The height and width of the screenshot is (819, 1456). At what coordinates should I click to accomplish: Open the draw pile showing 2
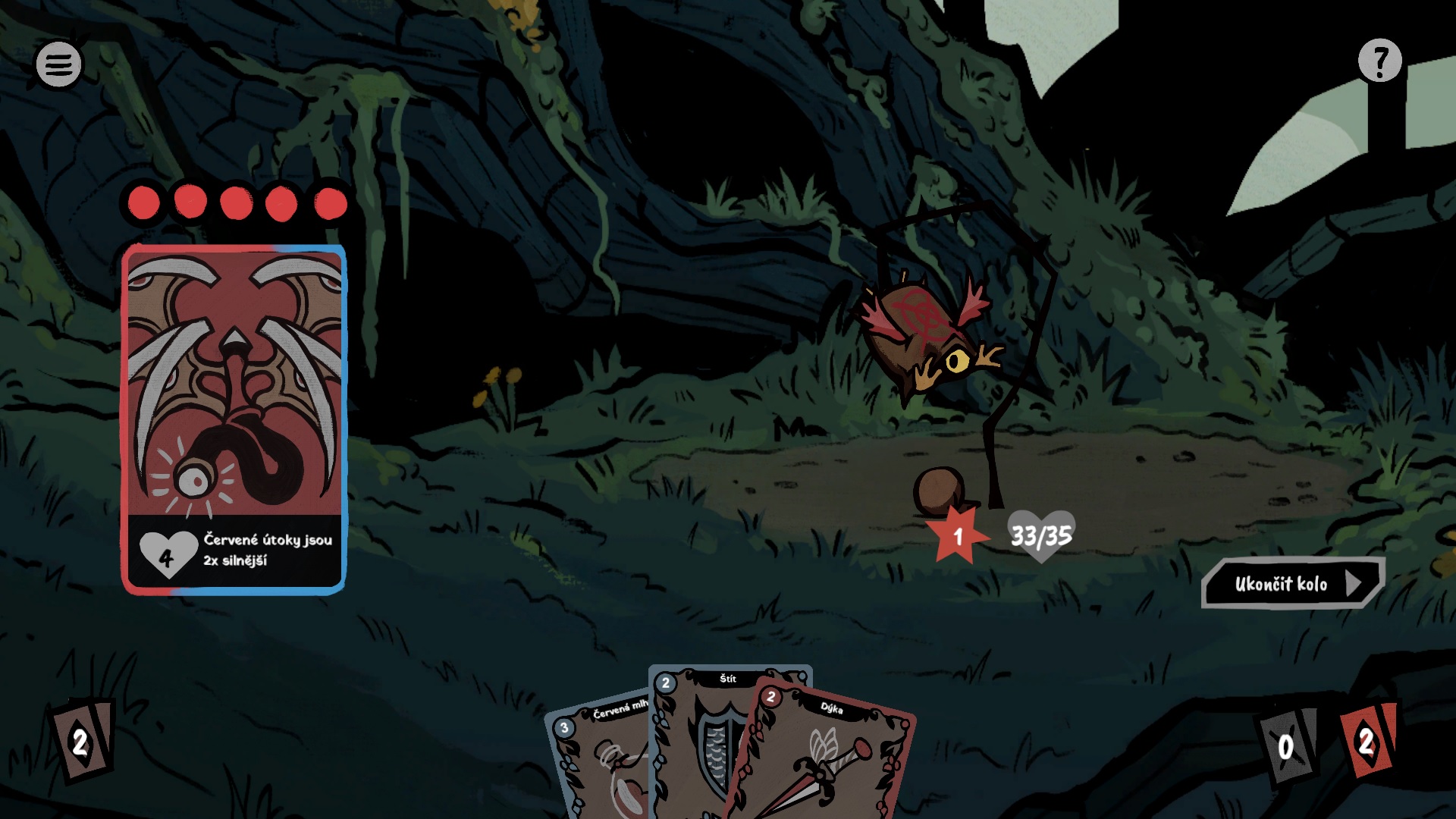tap(82, 742)
